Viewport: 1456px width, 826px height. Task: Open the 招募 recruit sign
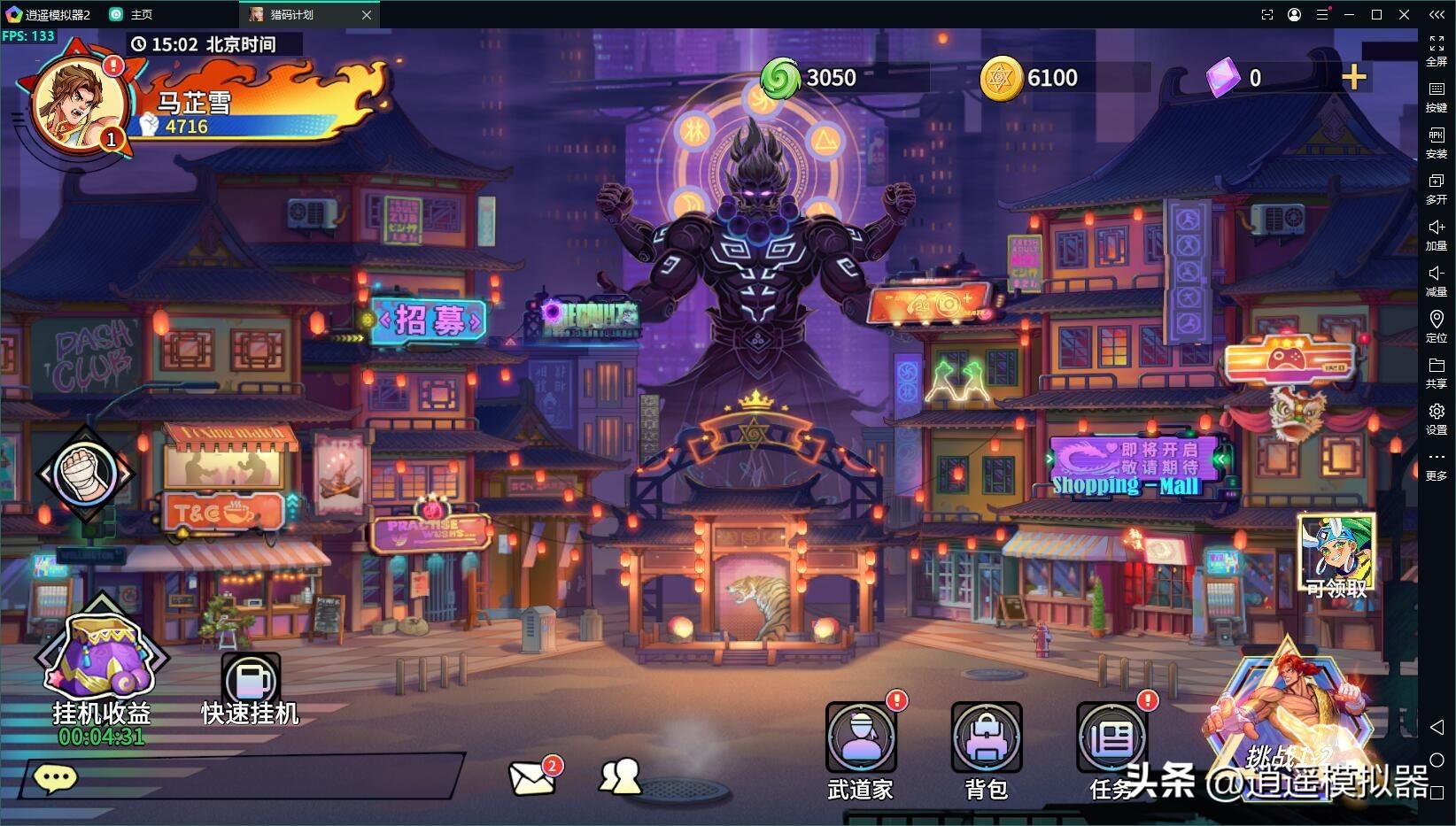(x=430, y=320)
